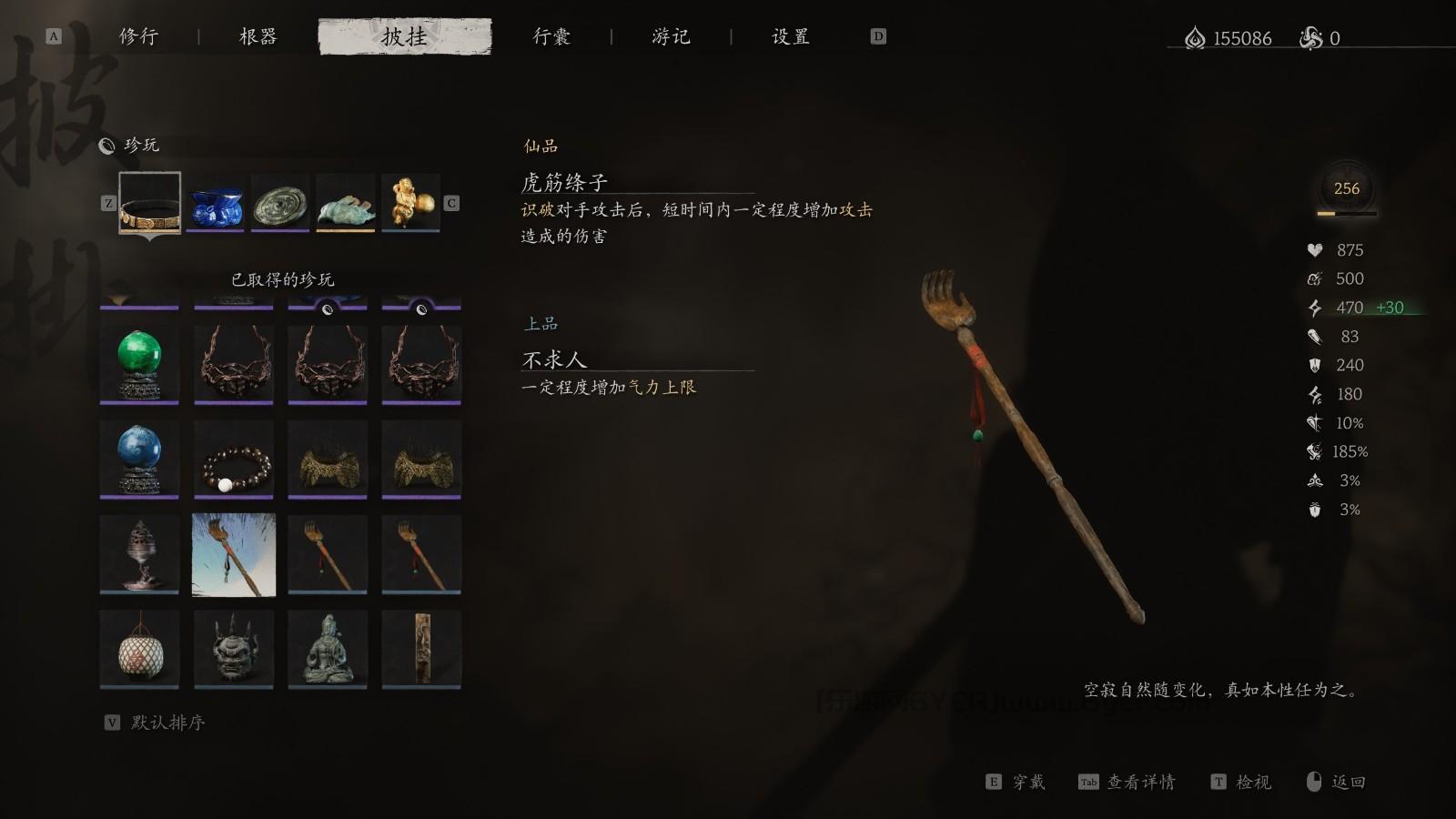Click the stamina stat icon showing 180
1456x819 pixels.
(x=1315, y=394)
